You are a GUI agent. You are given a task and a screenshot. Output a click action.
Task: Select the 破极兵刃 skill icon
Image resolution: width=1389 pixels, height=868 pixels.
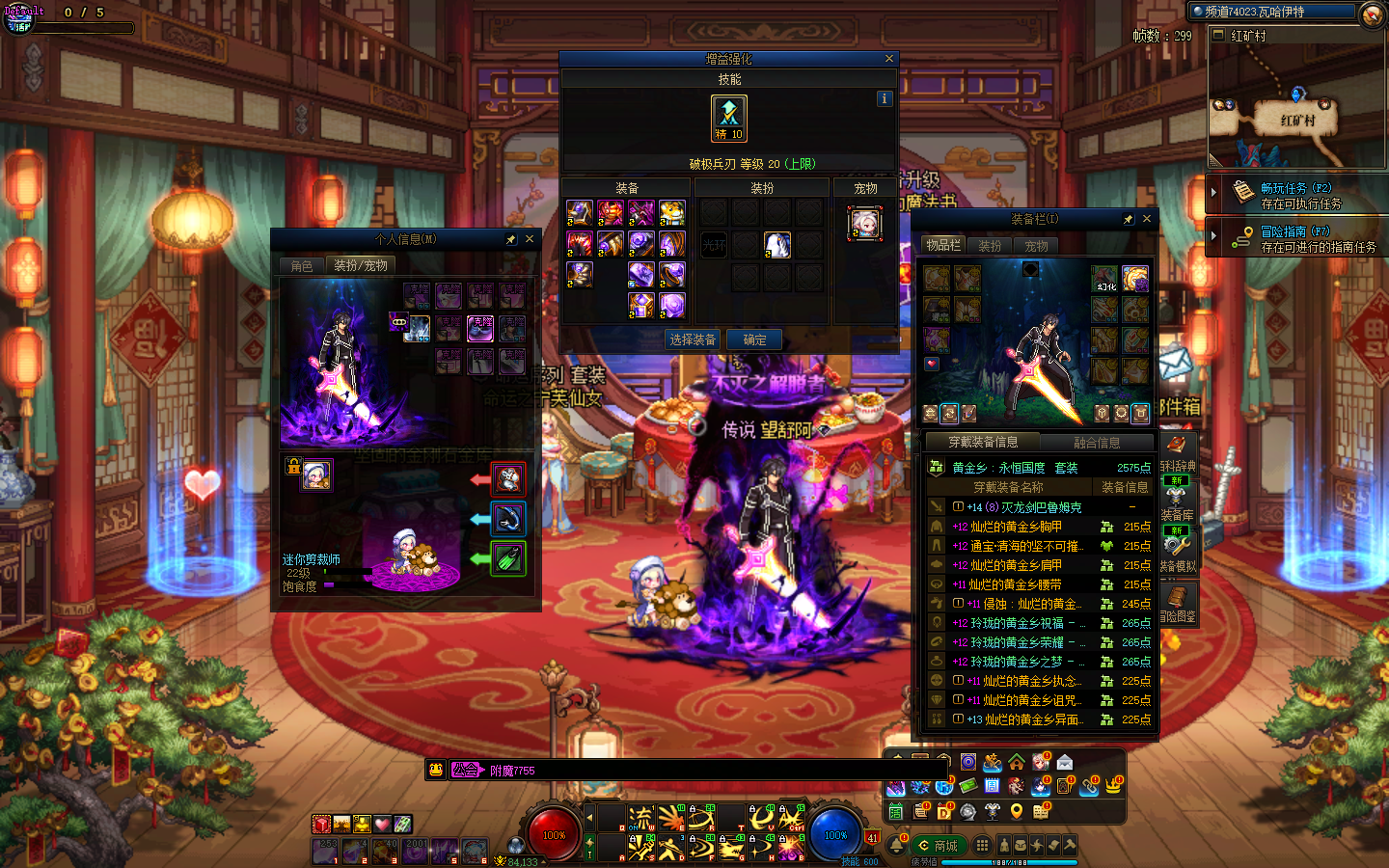pos(729,118)
